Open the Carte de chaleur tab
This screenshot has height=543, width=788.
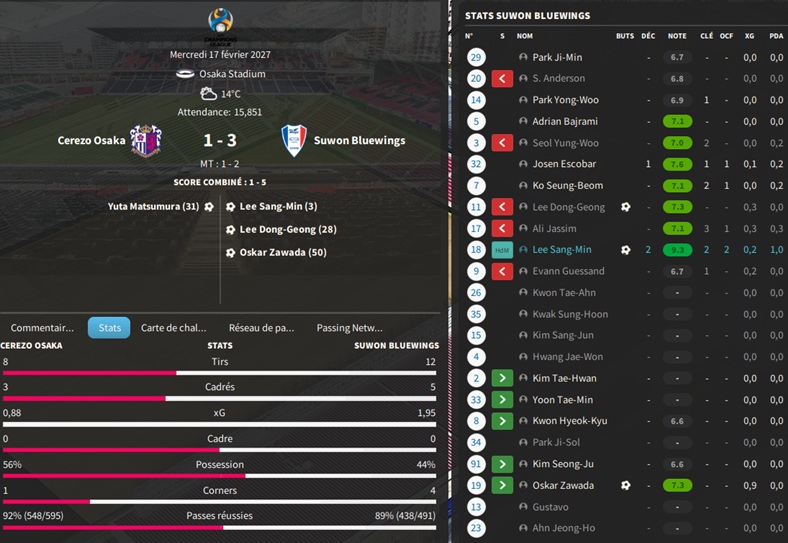pos(173,327)
